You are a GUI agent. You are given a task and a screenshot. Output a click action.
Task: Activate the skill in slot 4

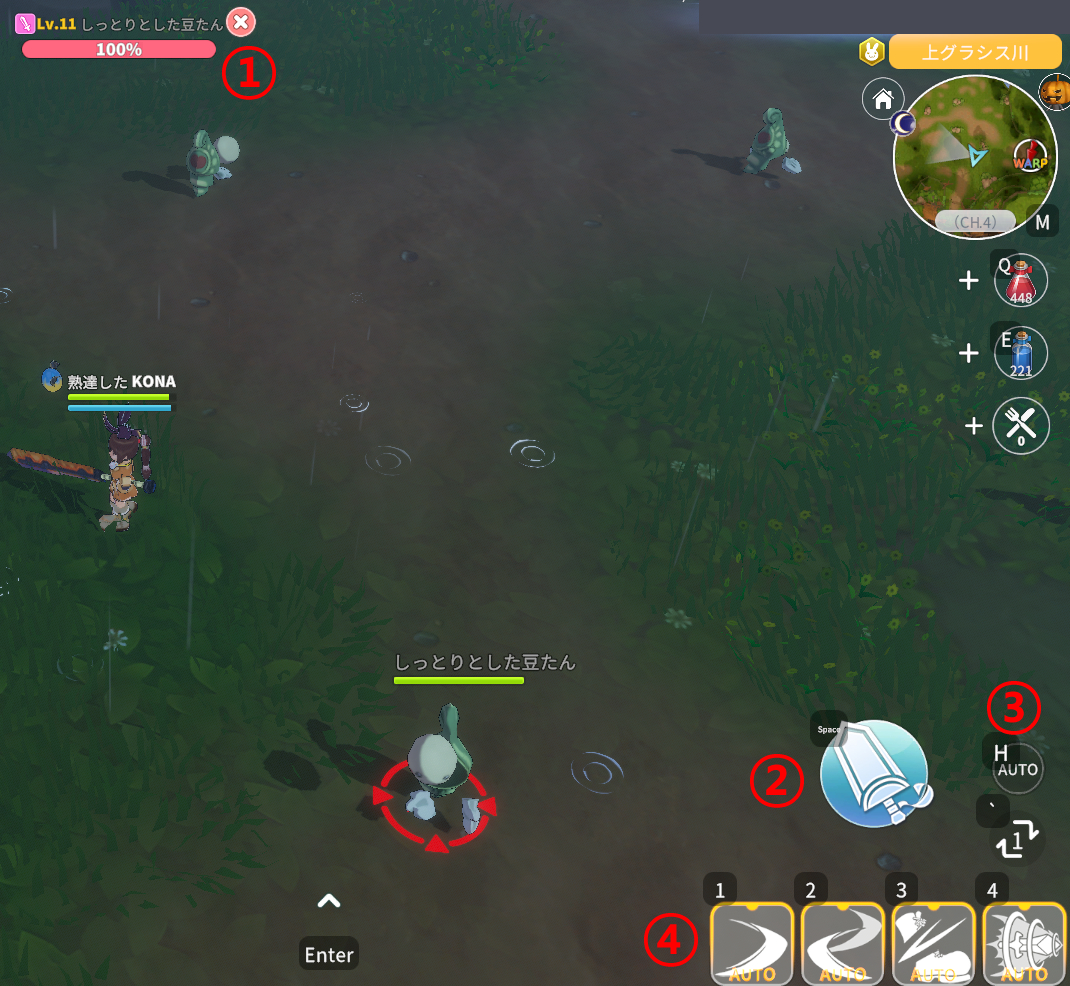(1024, 944)
